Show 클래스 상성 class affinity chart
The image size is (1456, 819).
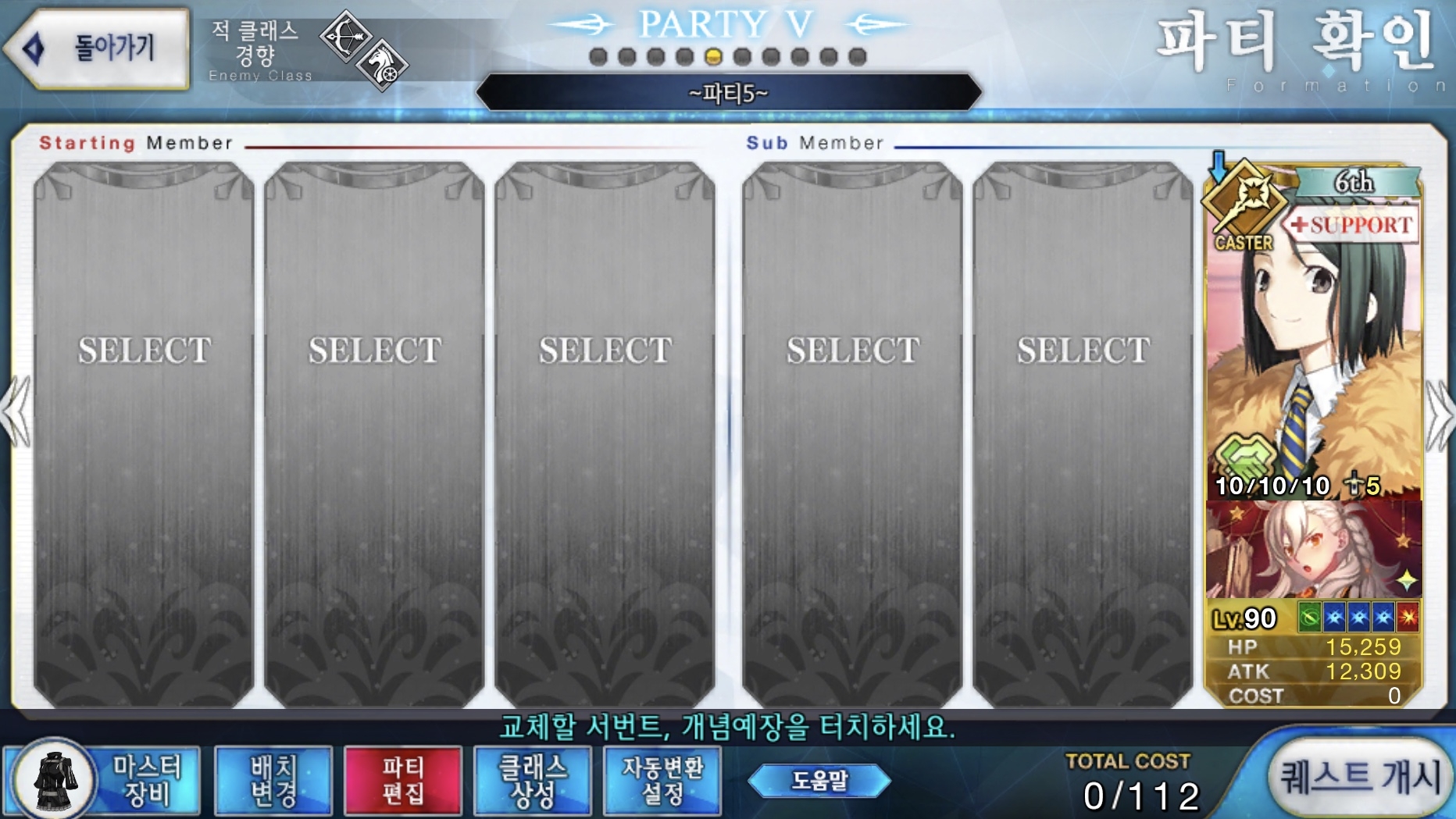533,780
